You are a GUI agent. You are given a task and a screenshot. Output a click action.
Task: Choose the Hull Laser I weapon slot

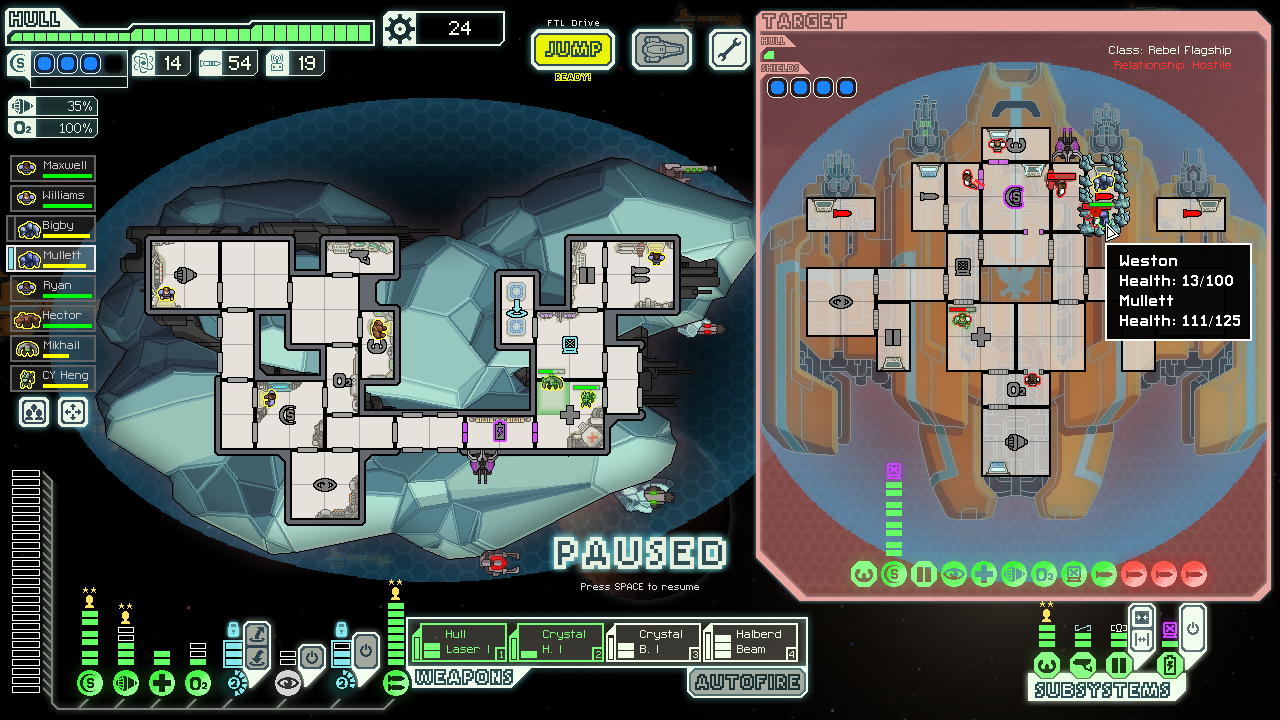(x=461, y=642)
